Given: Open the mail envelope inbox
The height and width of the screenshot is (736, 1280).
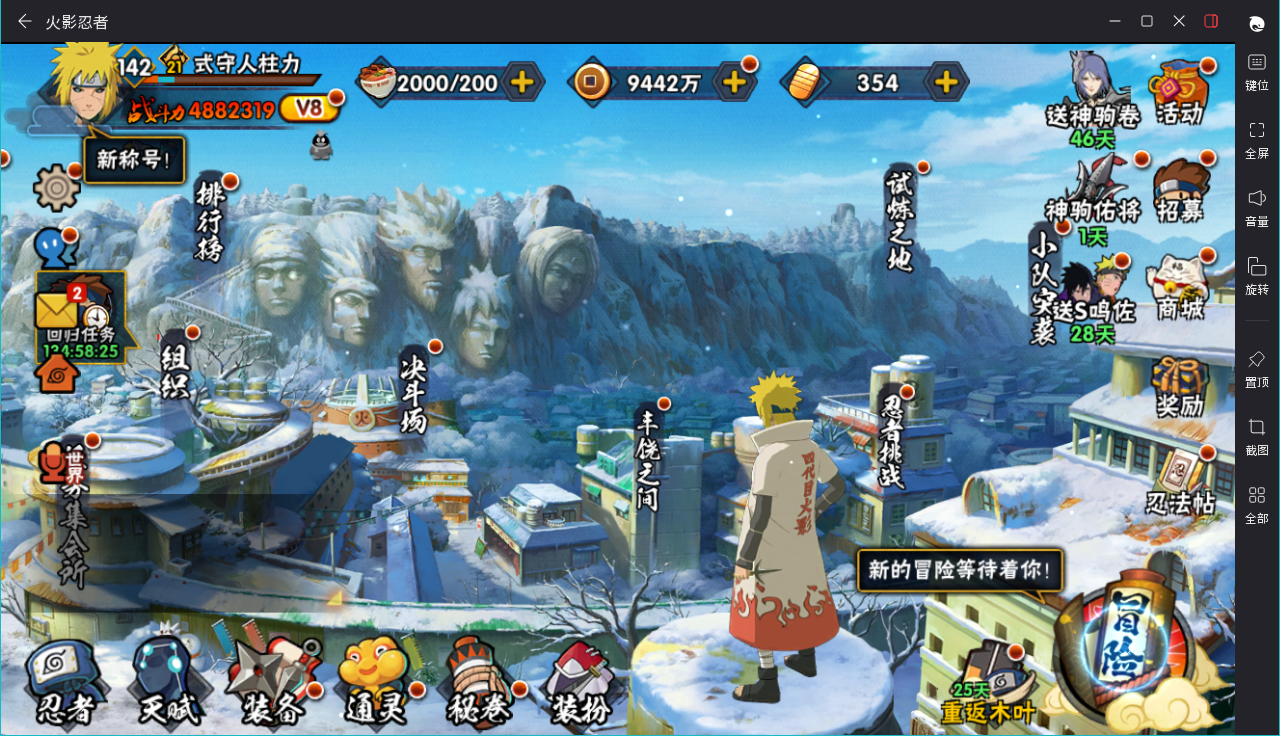Looking at the screenshot, I should tap(57, 310).
